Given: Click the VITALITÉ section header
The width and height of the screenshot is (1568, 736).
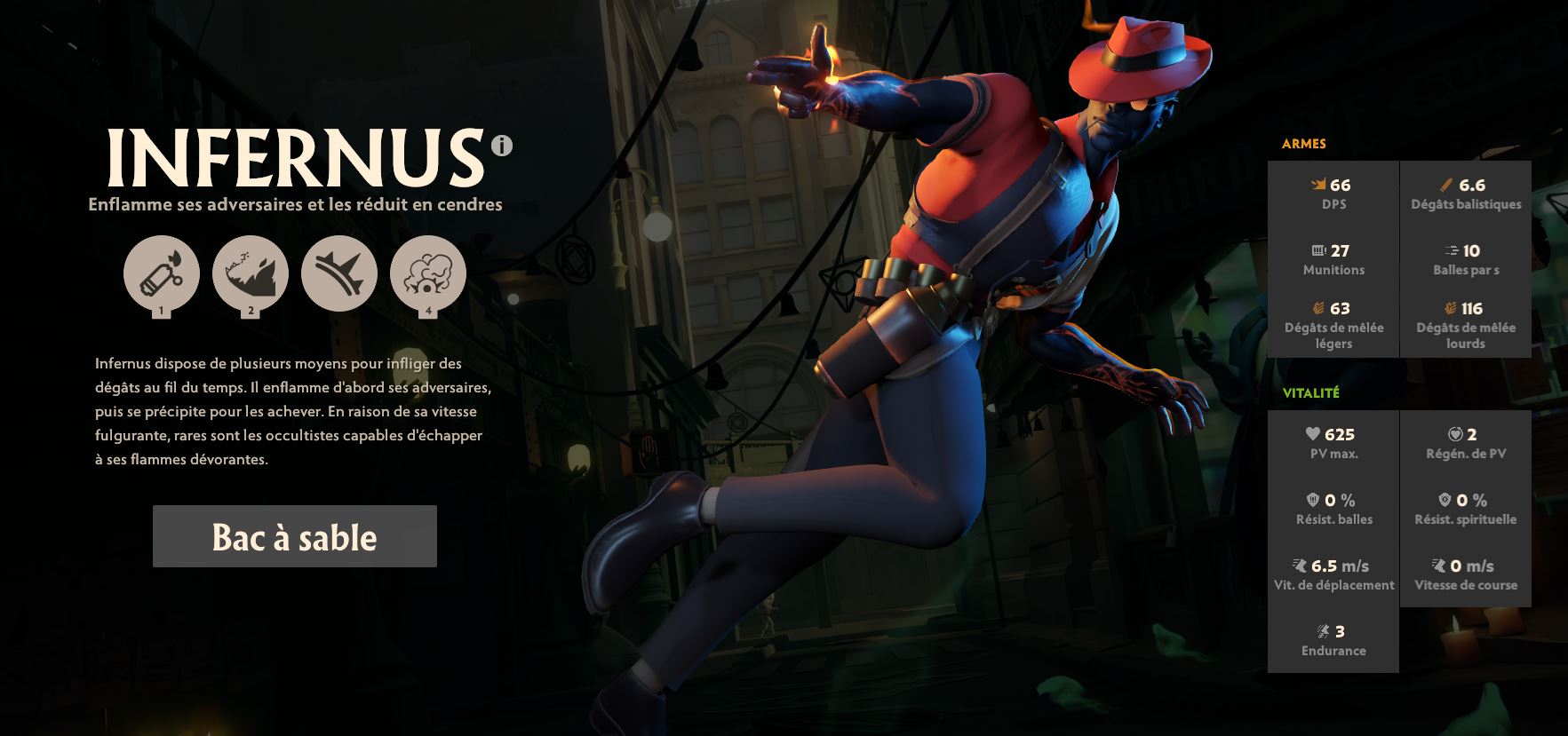Looking at the screenshot, I should click(x=1309, y=392).
